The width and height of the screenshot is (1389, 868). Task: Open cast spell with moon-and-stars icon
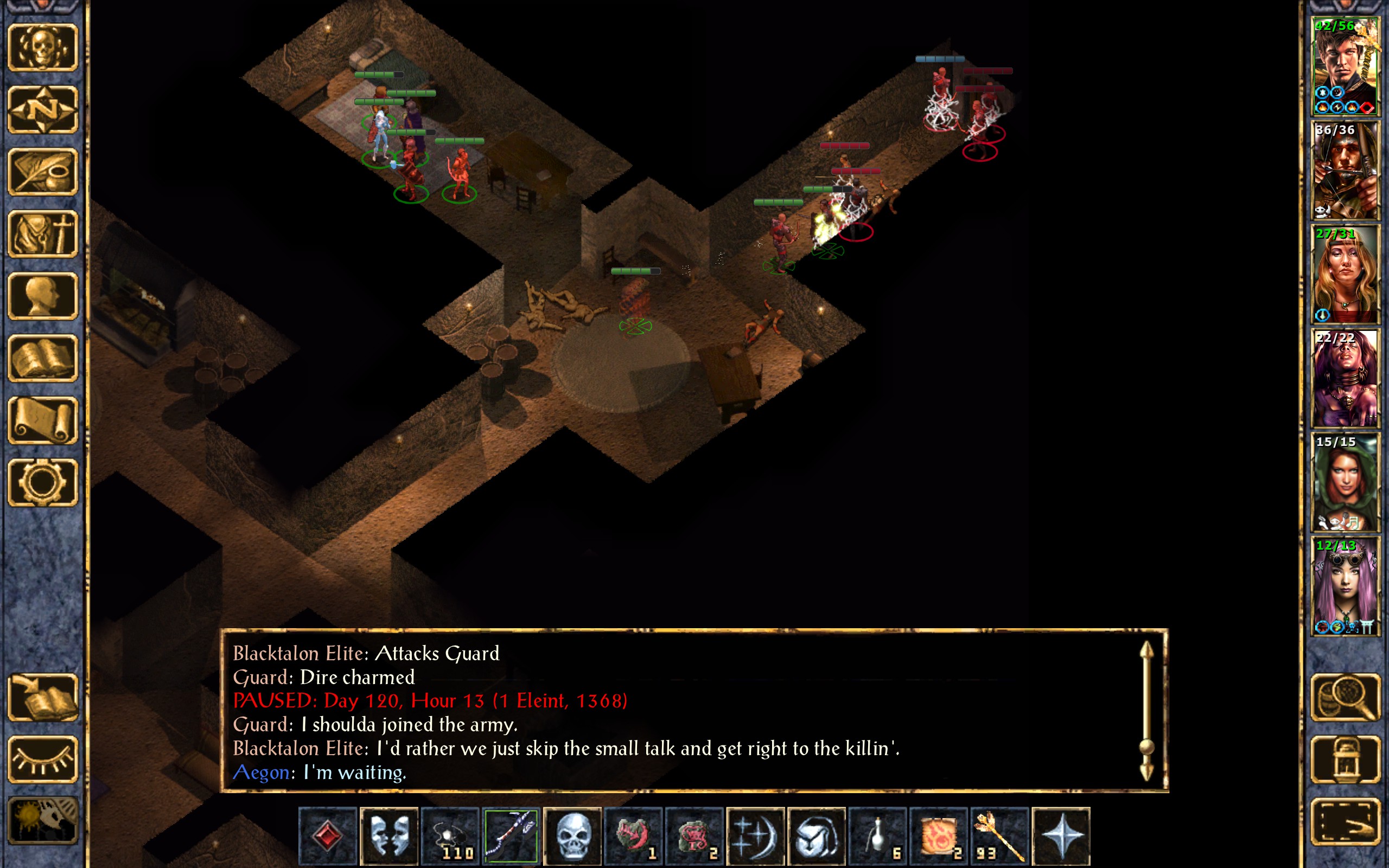pyautogui.click(x=755, y=835)
